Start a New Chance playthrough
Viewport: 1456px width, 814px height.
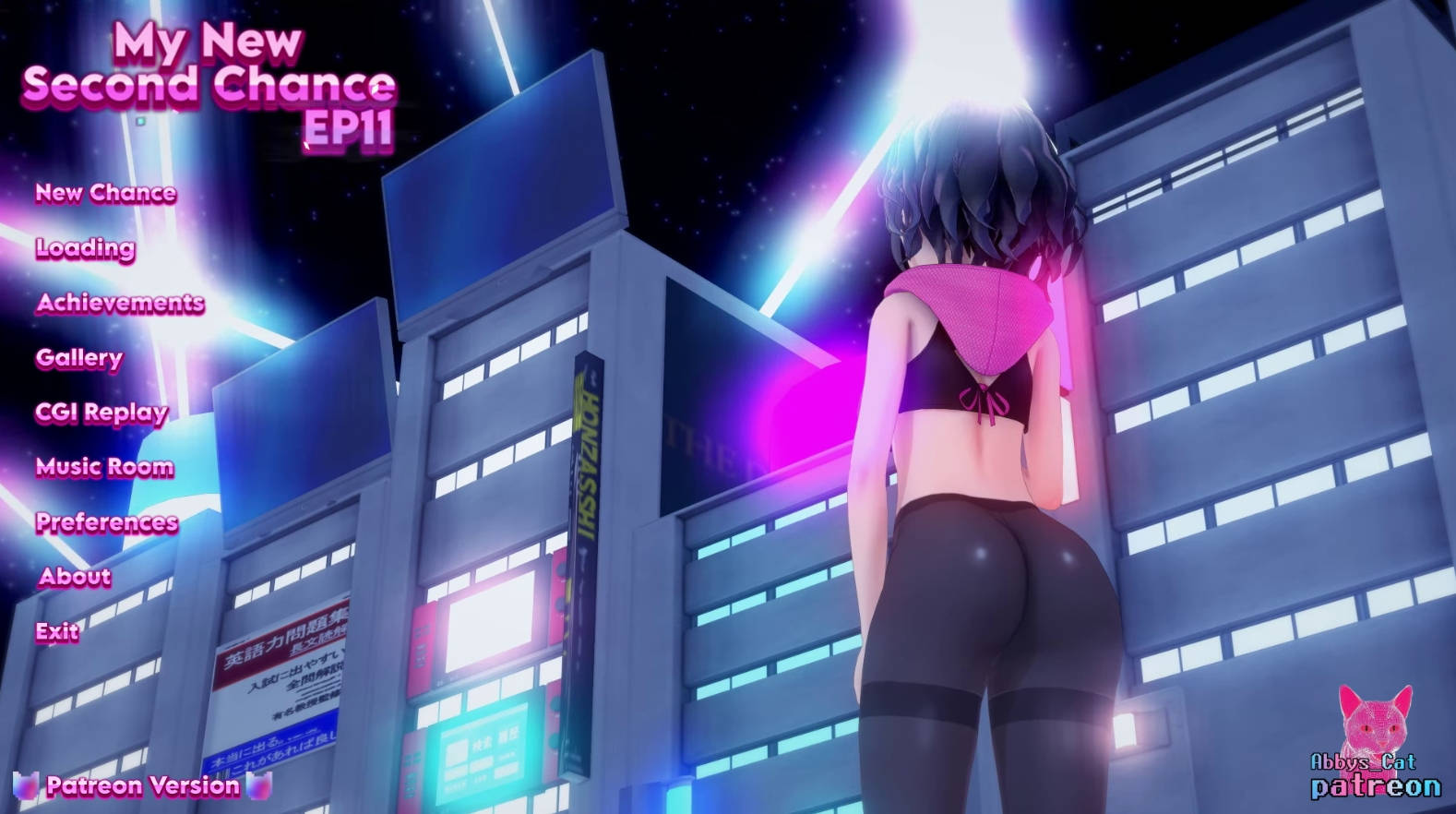click(105, 193)
